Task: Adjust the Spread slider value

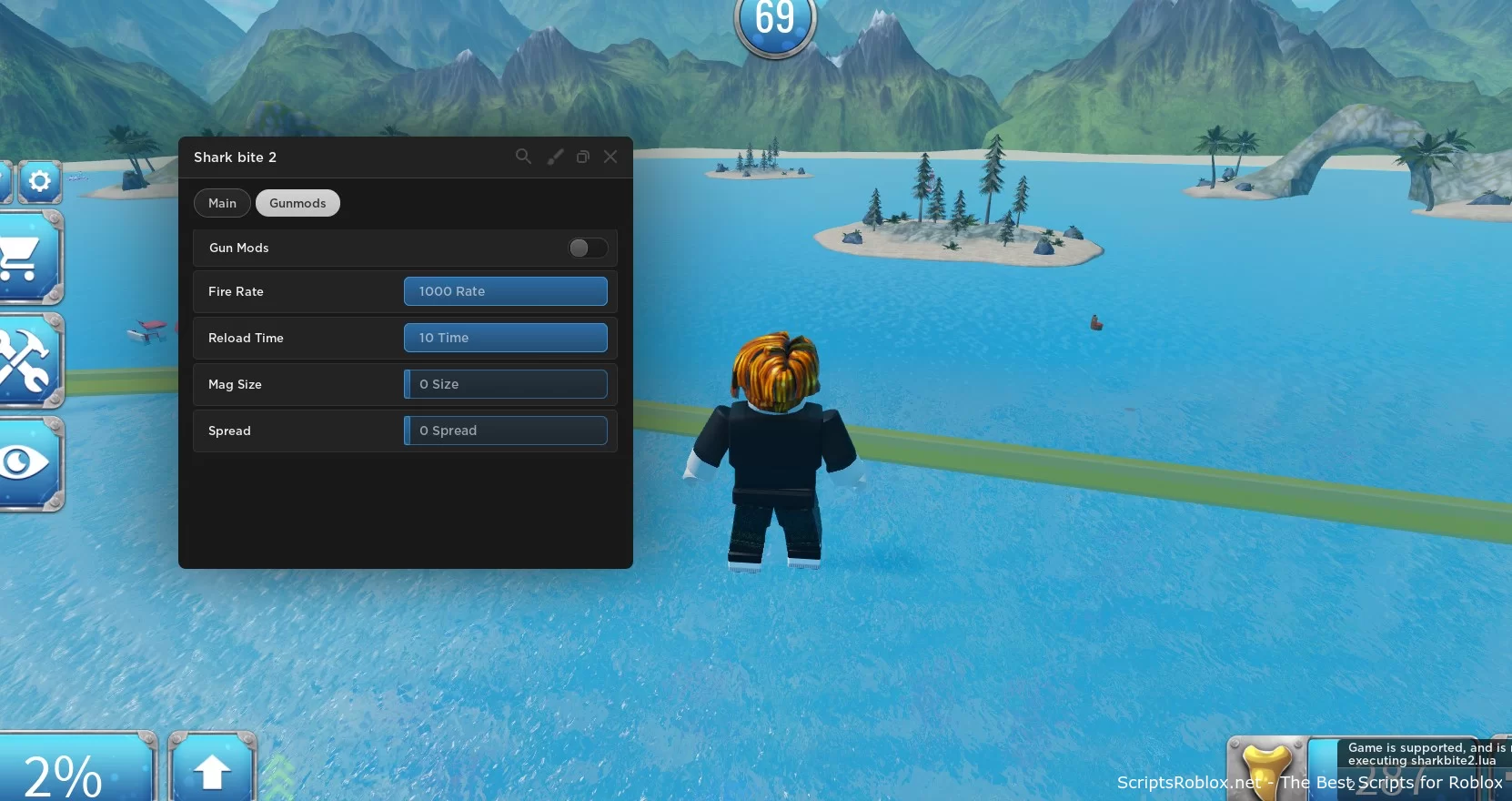Action: [x=506, y=431]
